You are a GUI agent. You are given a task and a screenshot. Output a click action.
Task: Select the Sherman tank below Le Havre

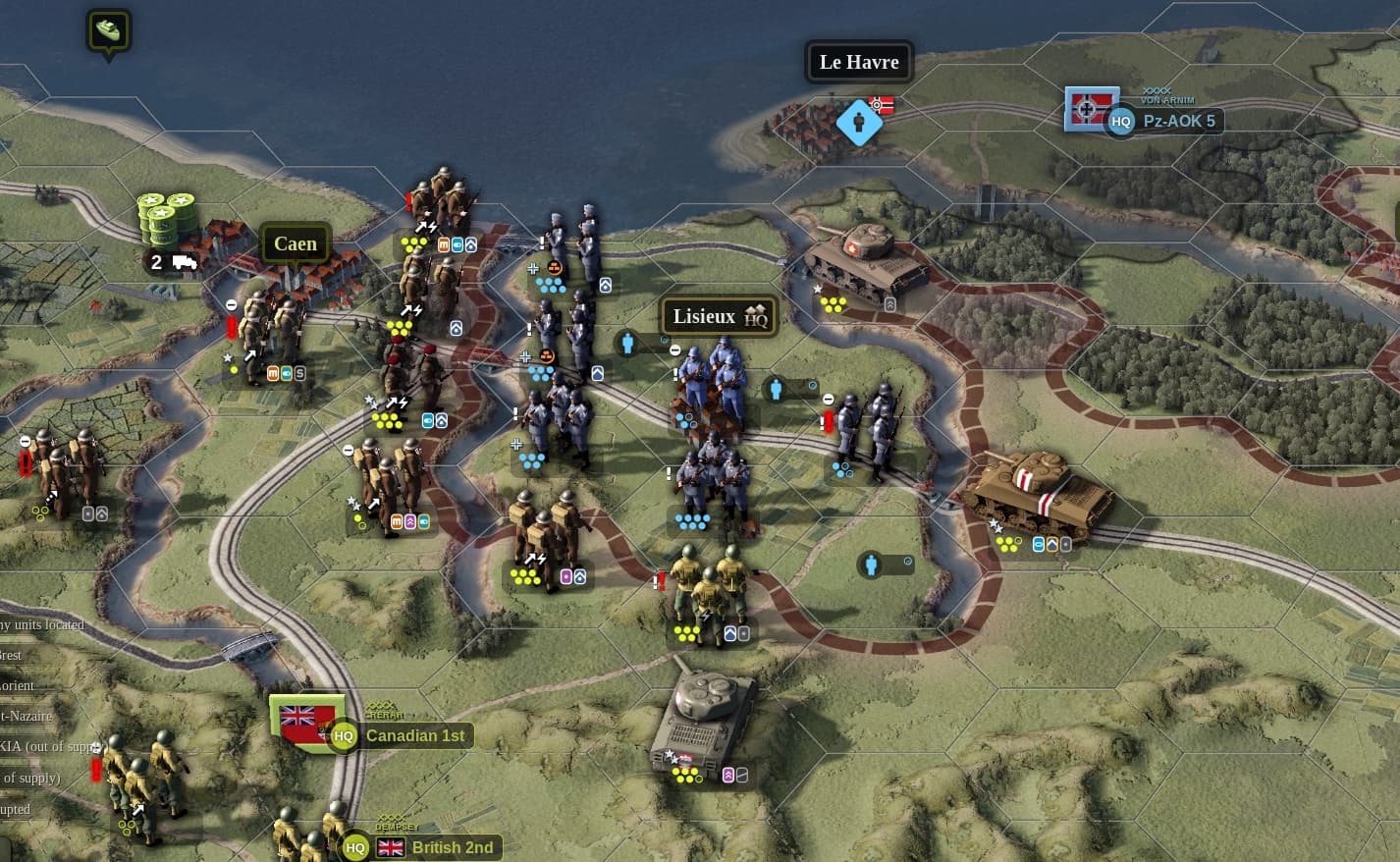pyautogui.click(x=864, y=258)
